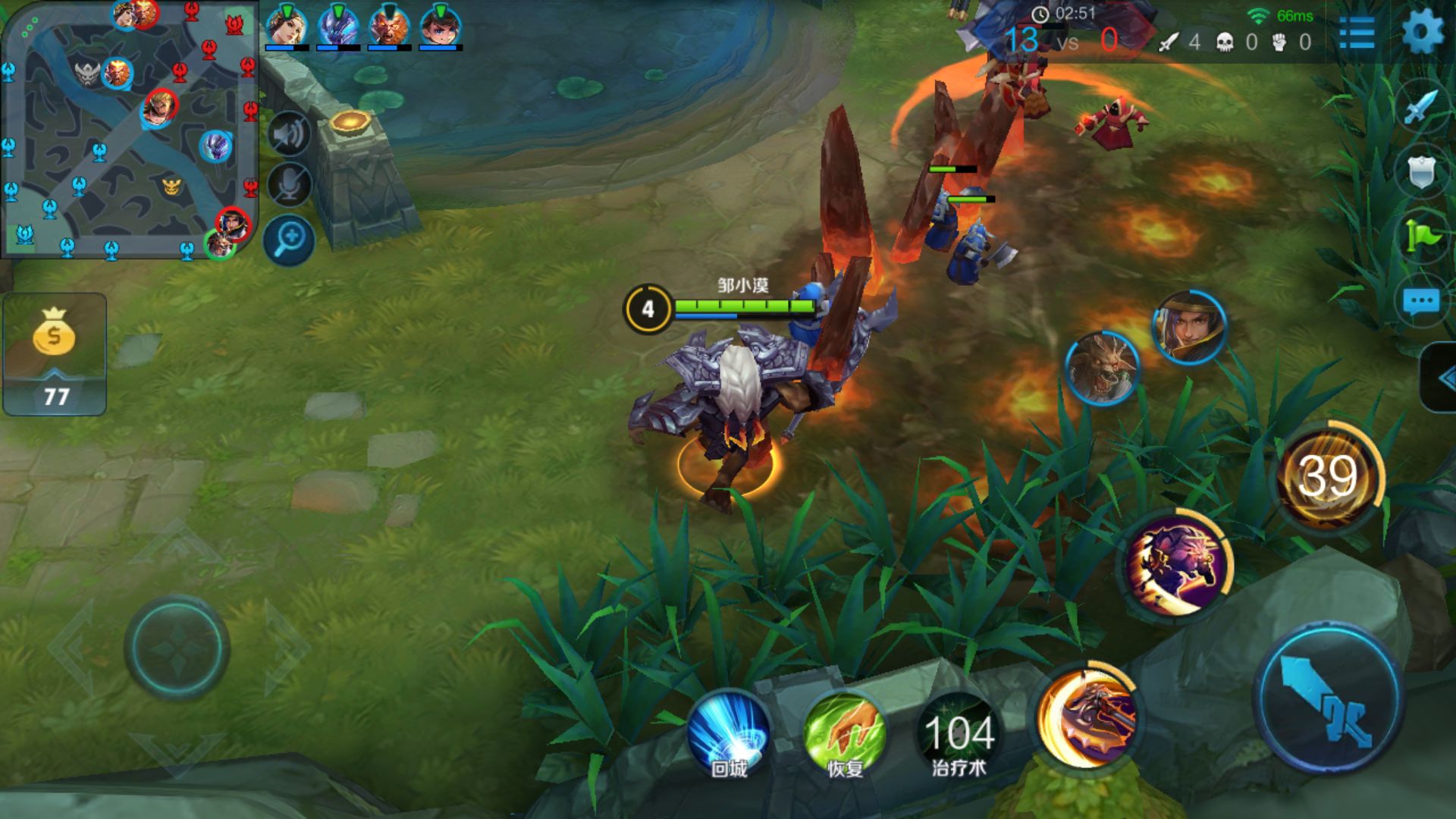Send the green flag gather signal
Viewport: 1456px width, 819px height.
pos(1420,236)
